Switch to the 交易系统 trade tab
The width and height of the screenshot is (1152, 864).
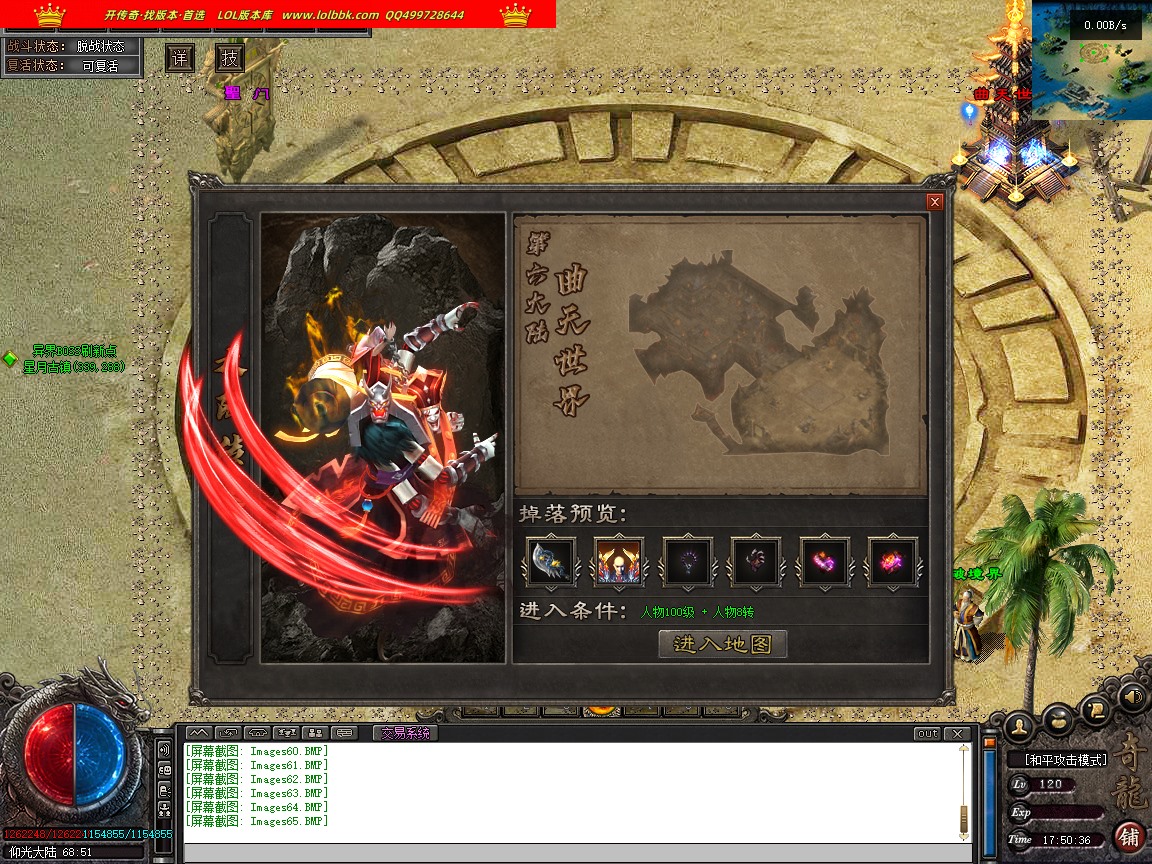point(405,733)
